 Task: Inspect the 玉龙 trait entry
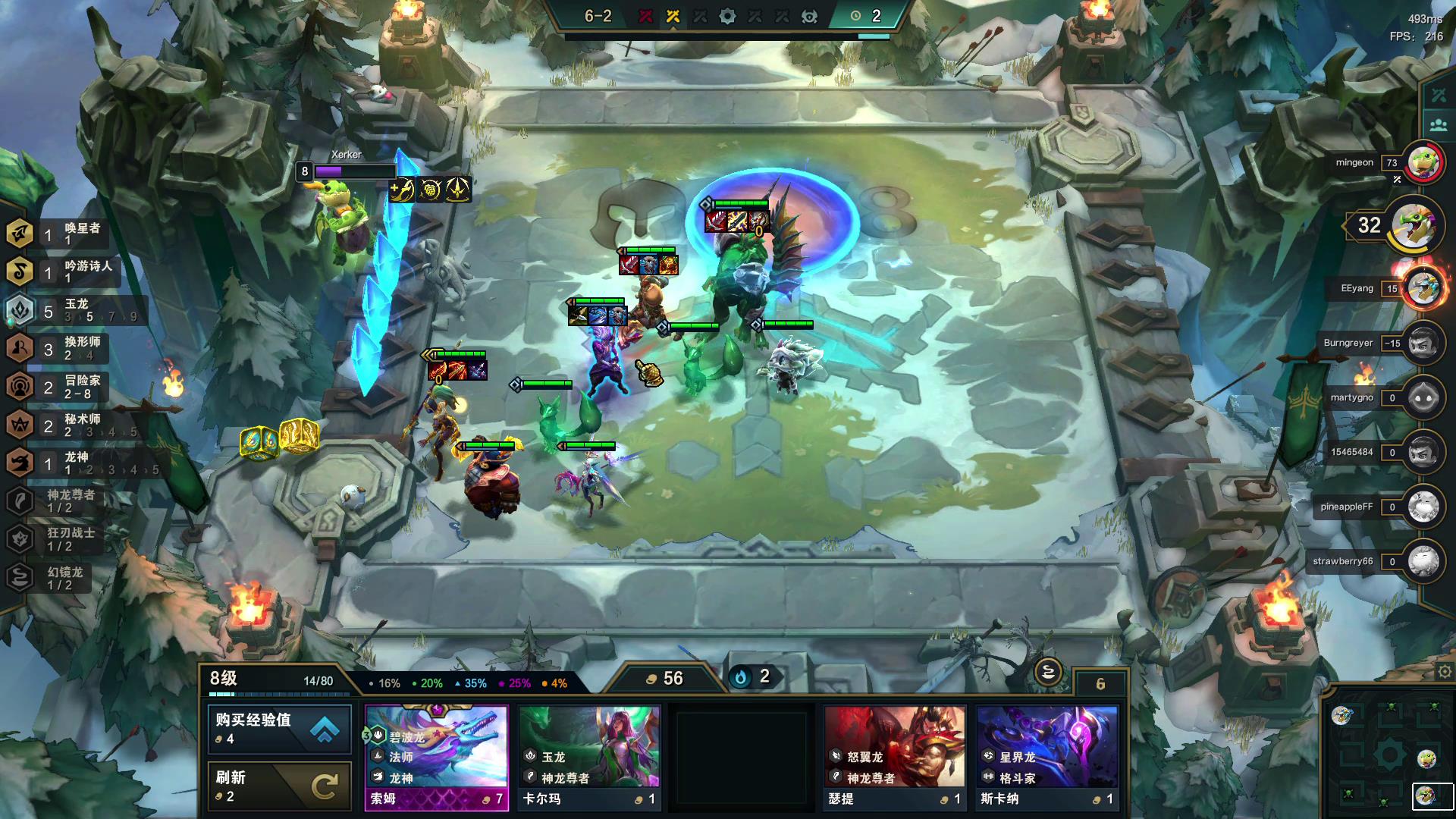point(76,310)
